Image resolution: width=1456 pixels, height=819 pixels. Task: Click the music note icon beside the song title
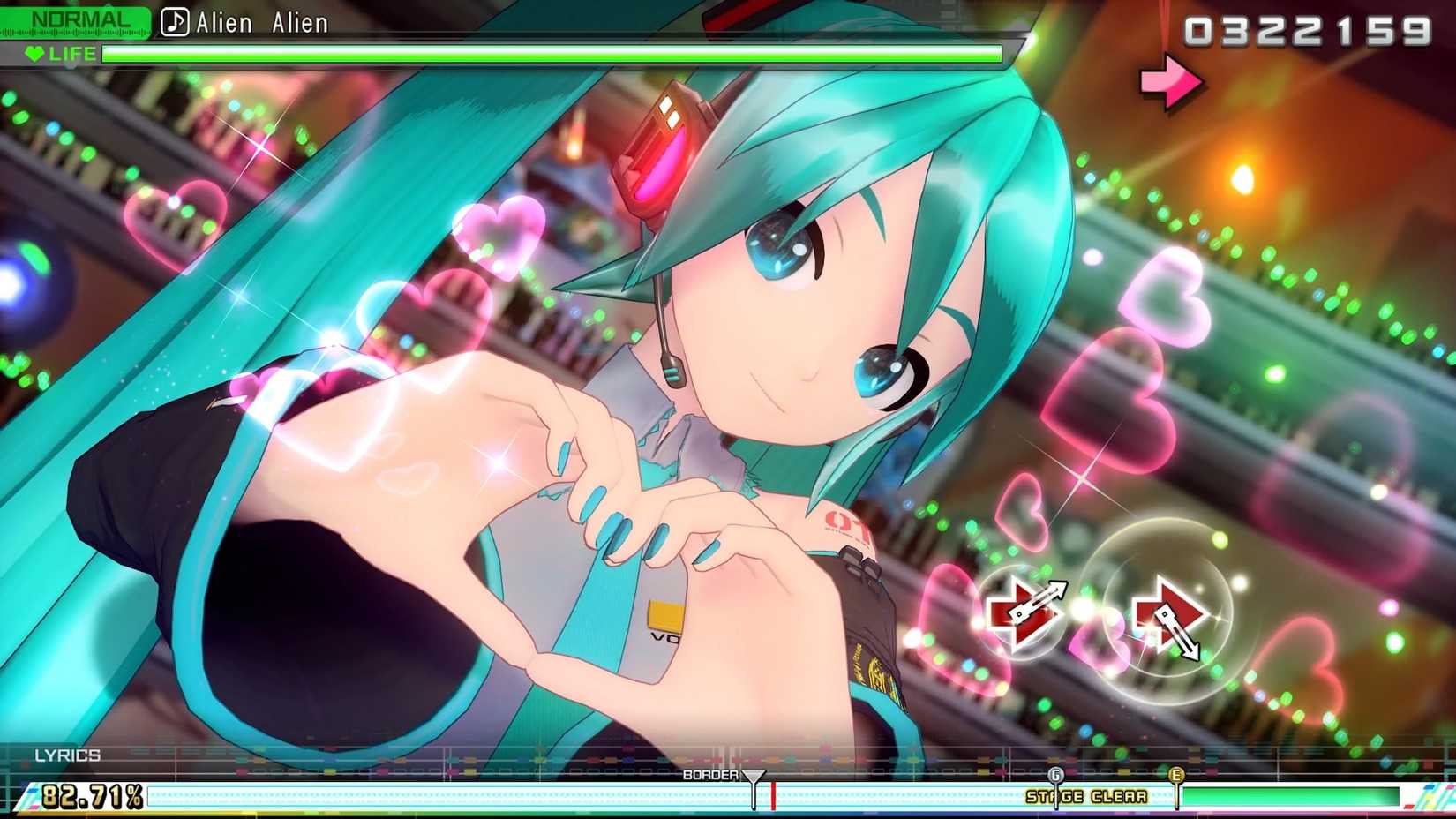[175, 21]
